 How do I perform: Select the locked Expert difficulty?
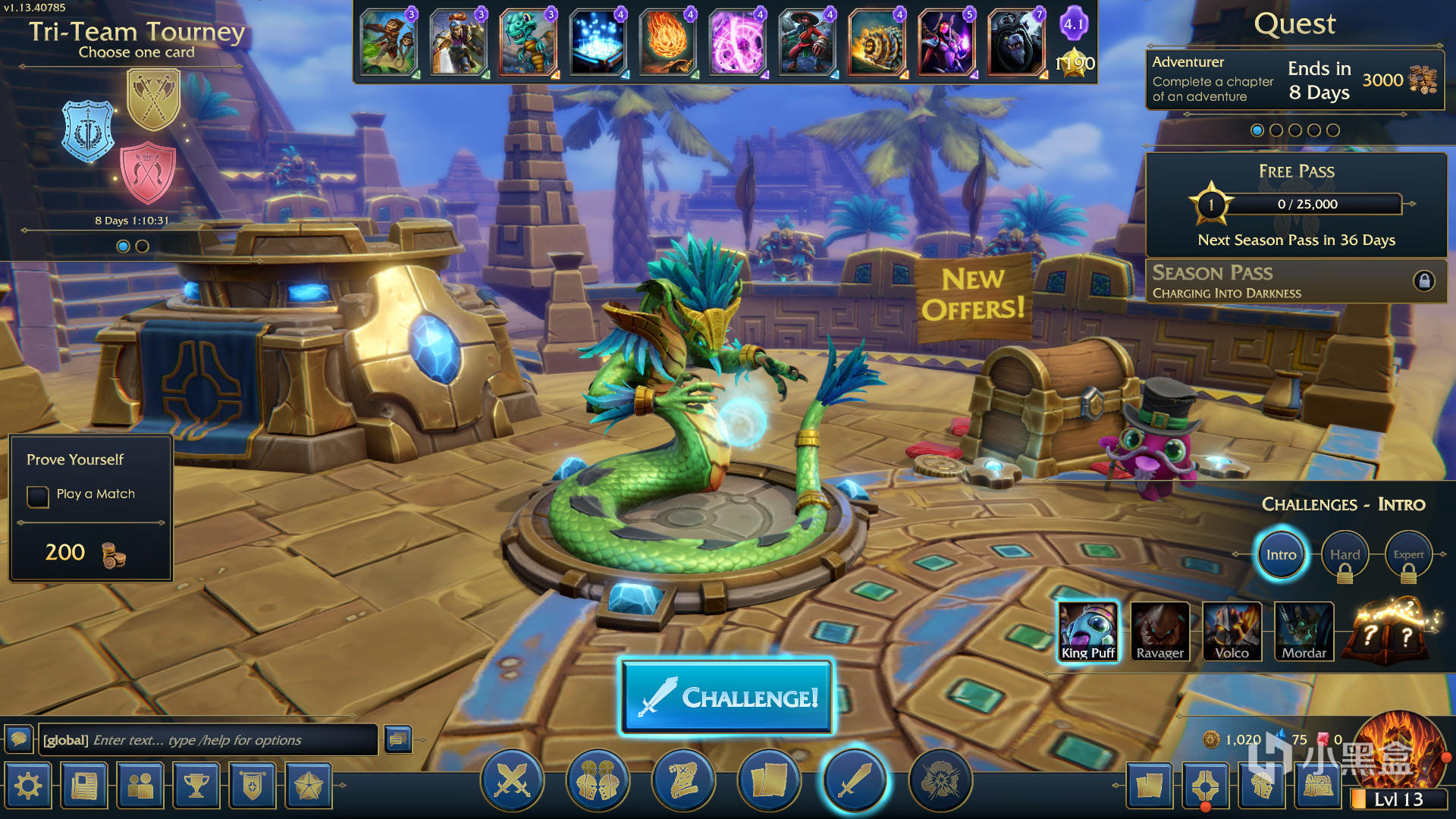coord(1408,556)
